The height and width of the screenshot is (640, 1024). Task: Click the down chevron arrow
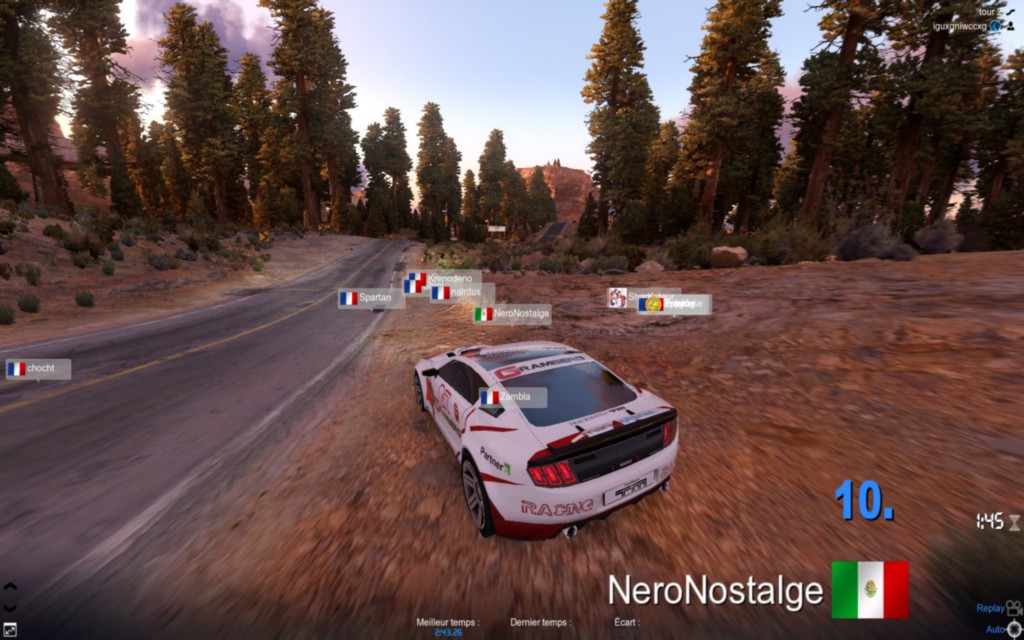(10, 607)
